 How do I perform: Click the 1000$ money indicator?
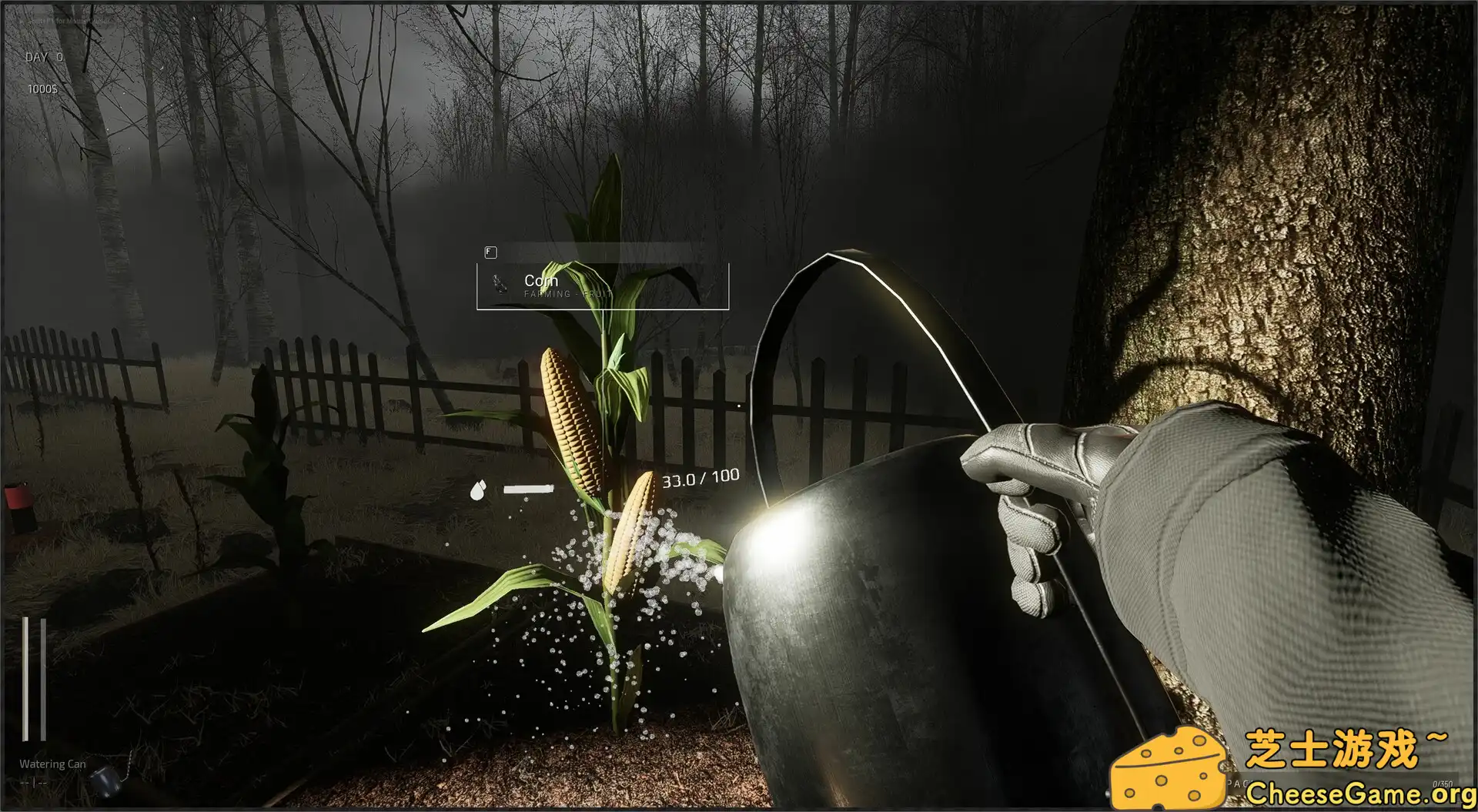click(x=43, y=88)
